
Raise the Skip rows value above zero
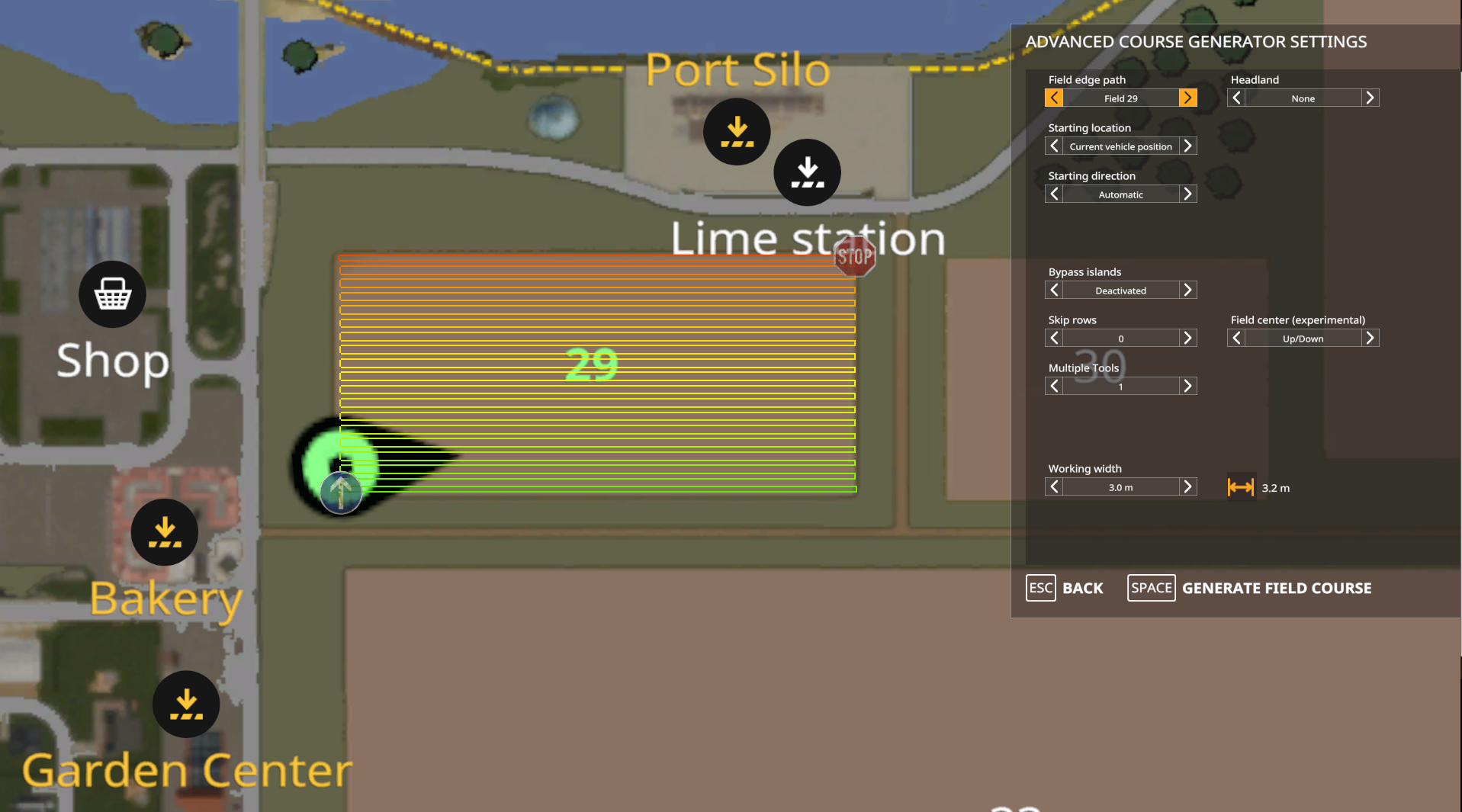pyautogui.click(x=1187, y=338)
